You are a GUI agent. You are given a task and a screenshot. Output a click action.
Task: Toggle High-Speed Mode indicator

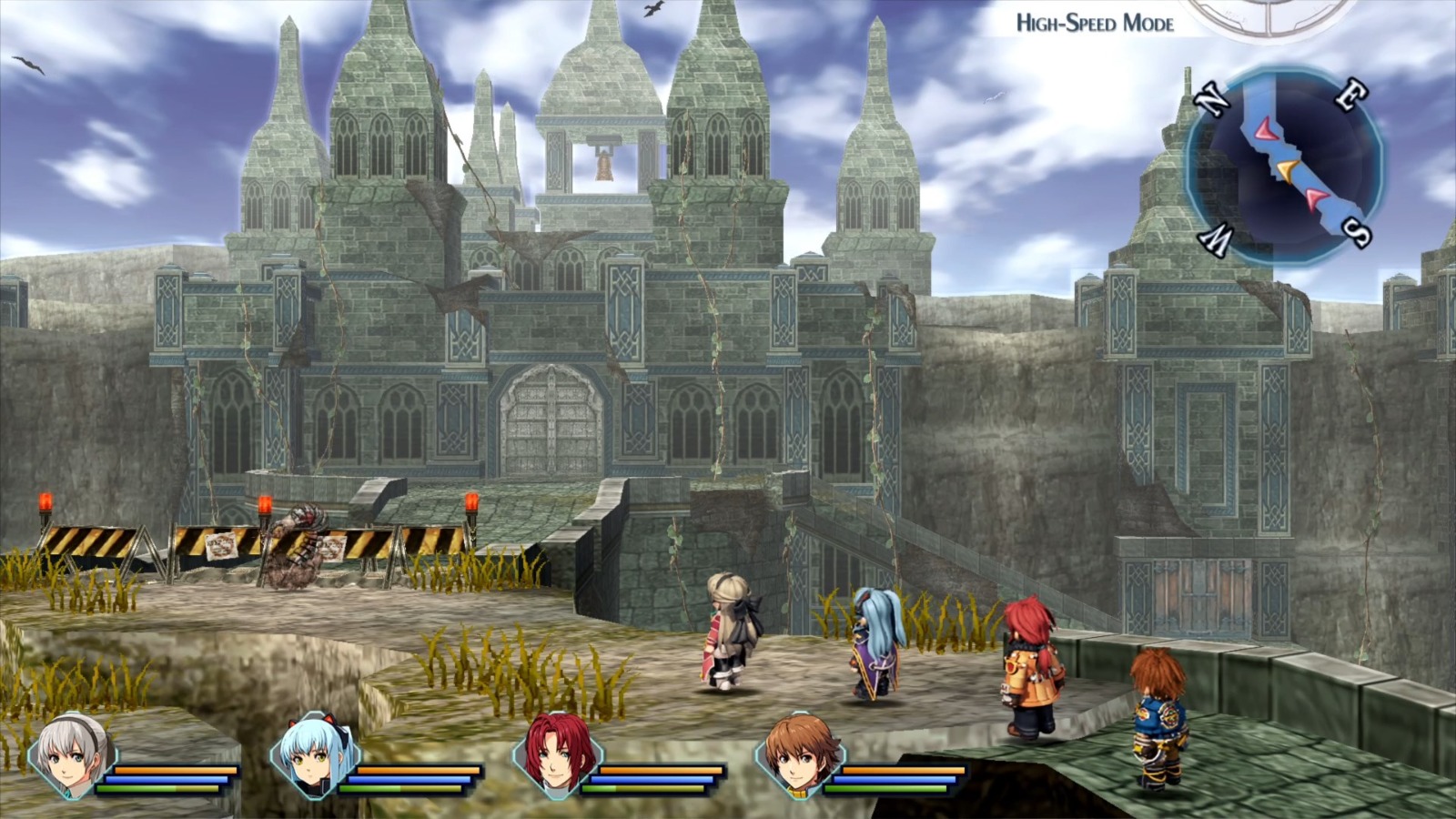tap(1095, 25)
